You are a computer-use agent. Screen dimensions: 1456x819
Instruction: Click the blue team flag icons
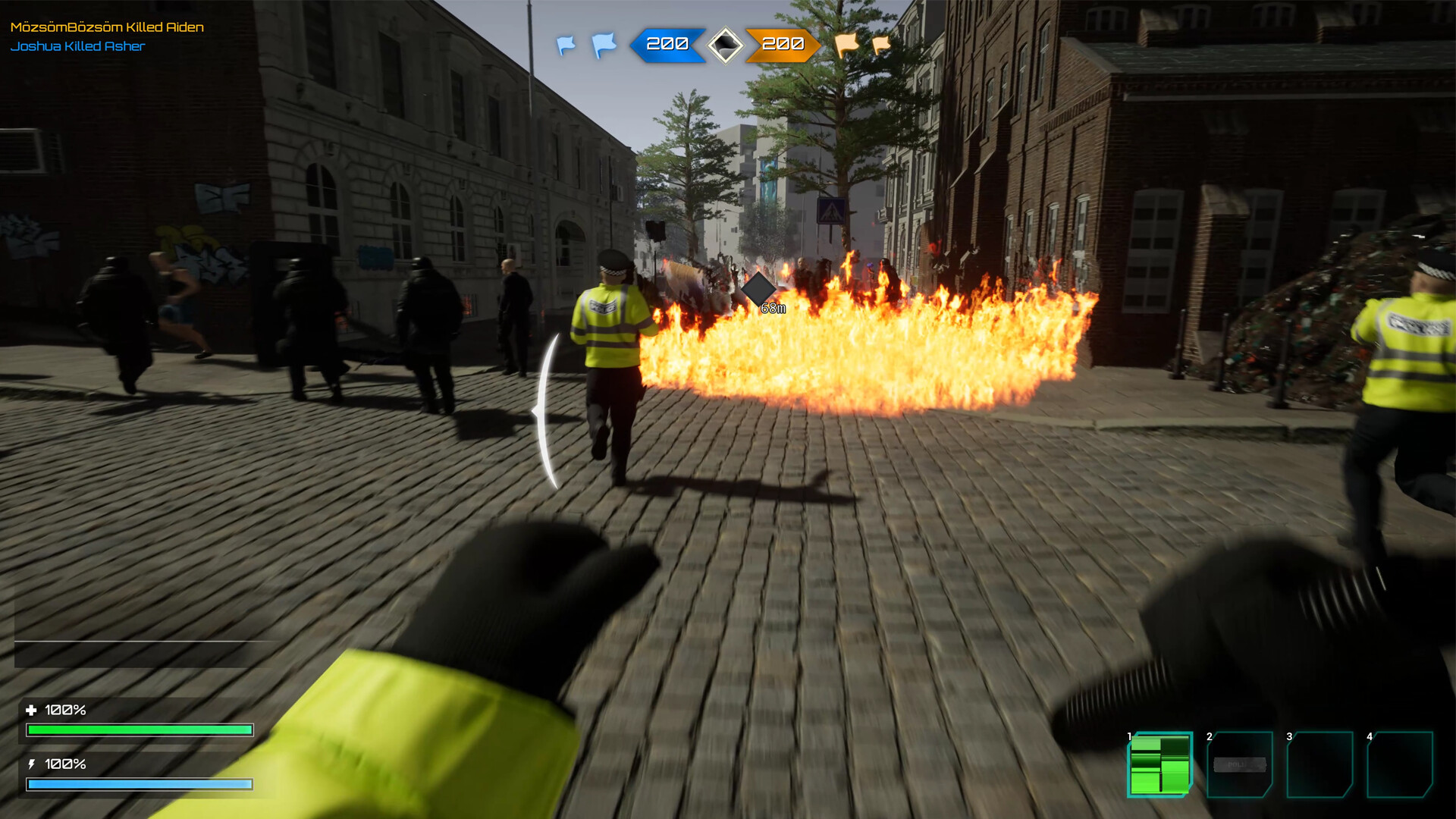point(582,45)
